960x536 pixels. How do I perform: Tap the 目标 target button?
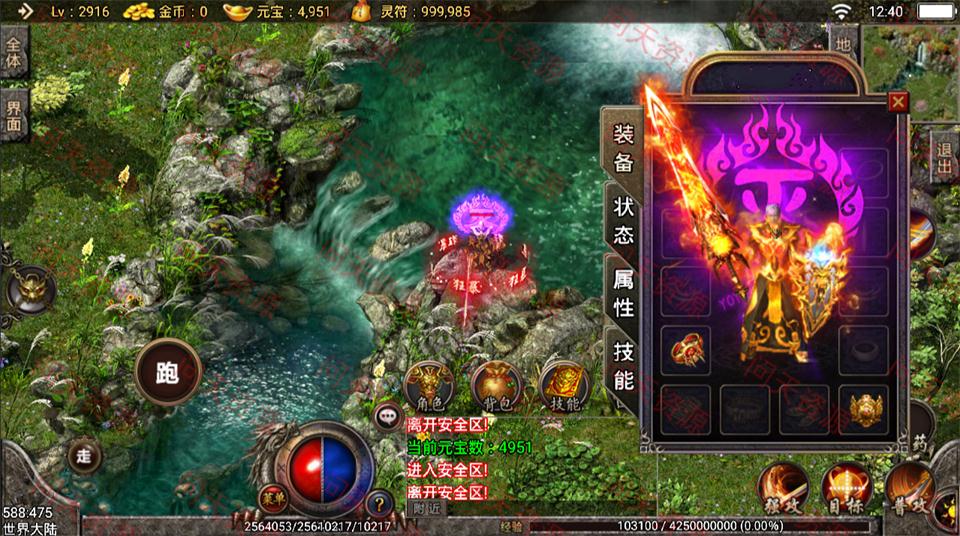point(846,487)
